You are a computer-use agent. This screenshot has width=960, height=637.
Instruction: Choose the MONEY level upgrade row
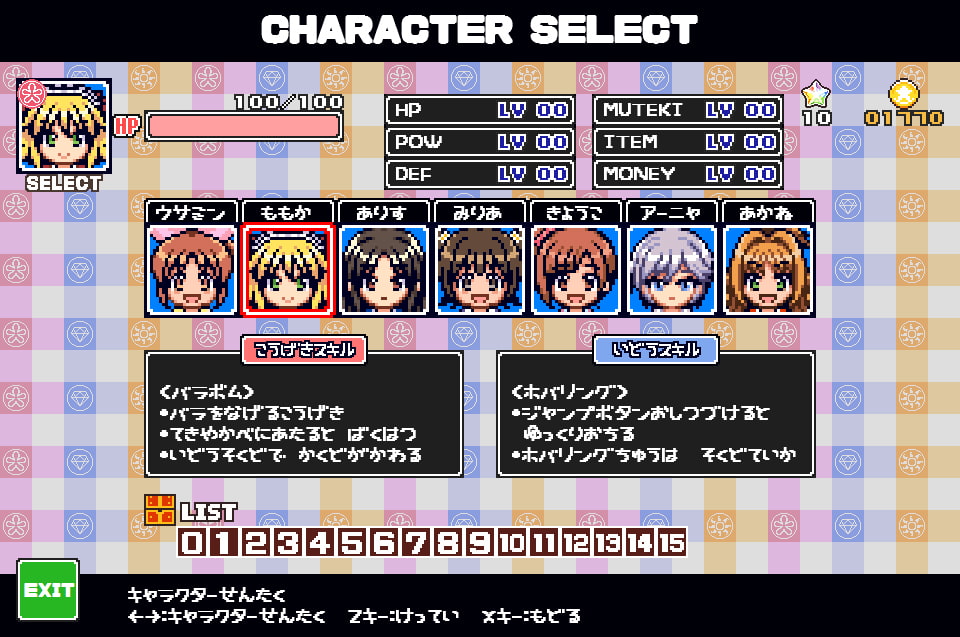click(x=688, y=173)
